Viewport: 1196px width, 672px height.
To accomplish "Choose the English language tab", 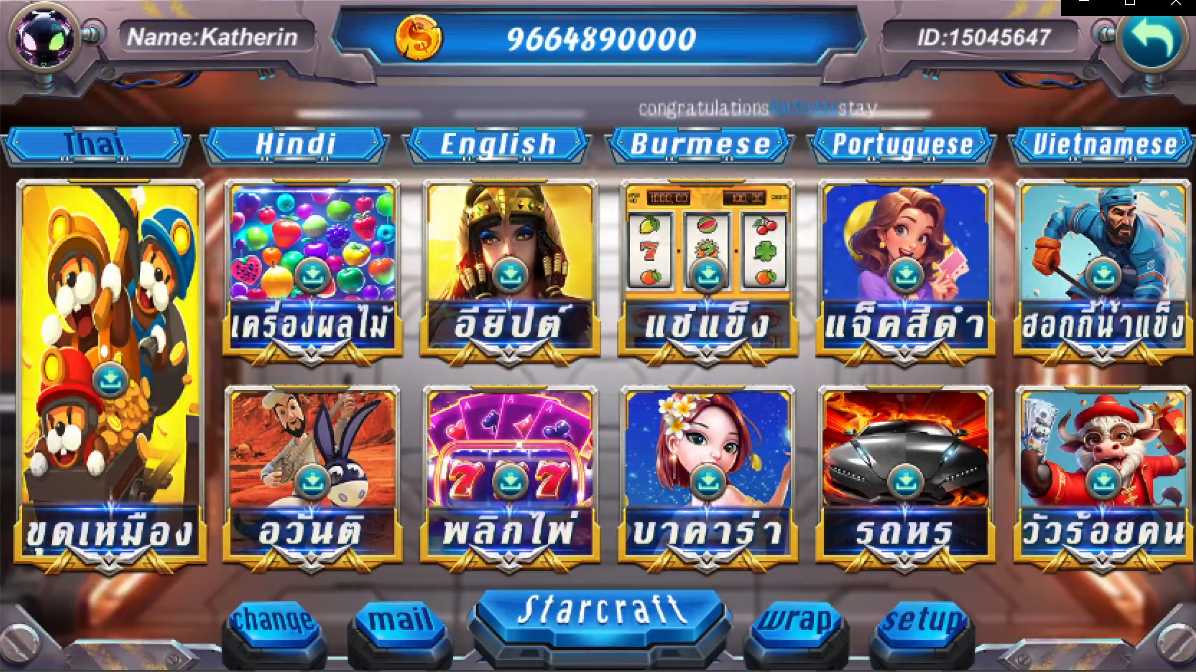I will click(498, 145).
